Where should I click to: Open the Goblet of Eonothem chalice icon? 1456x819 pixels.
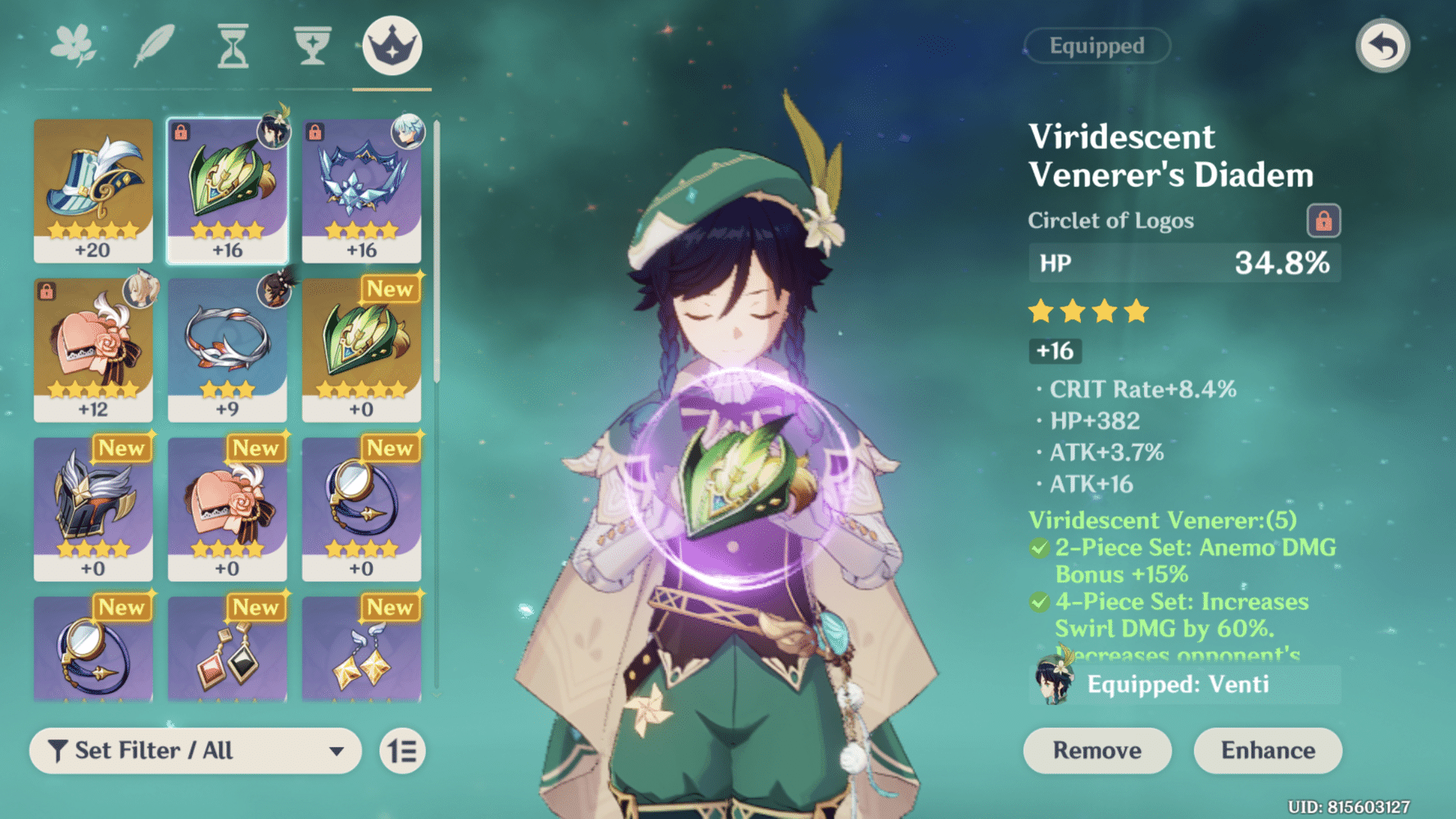coord(311,47)
